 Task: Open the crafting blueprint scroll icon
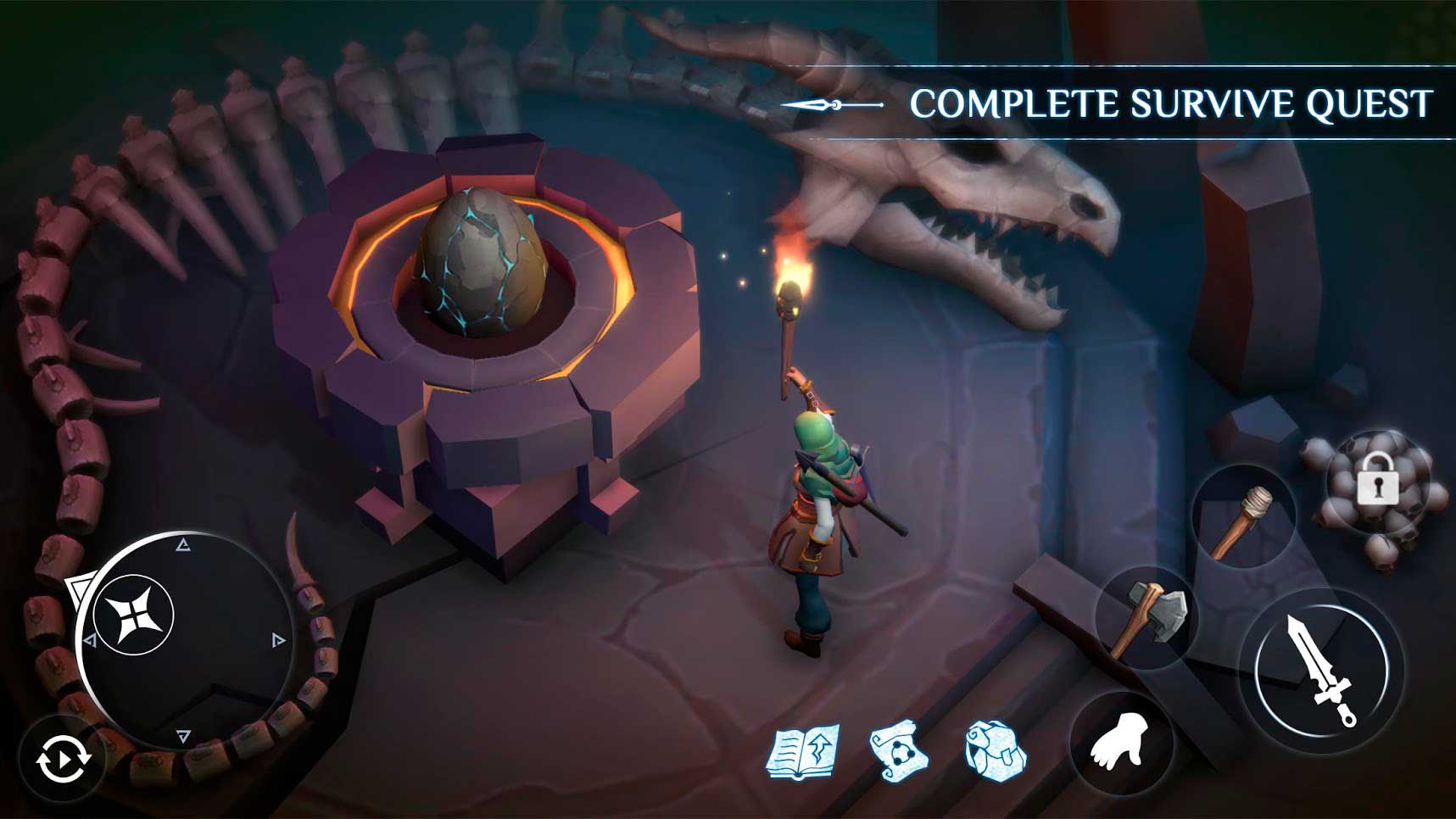pyautogui.click(x=899, y=750)
